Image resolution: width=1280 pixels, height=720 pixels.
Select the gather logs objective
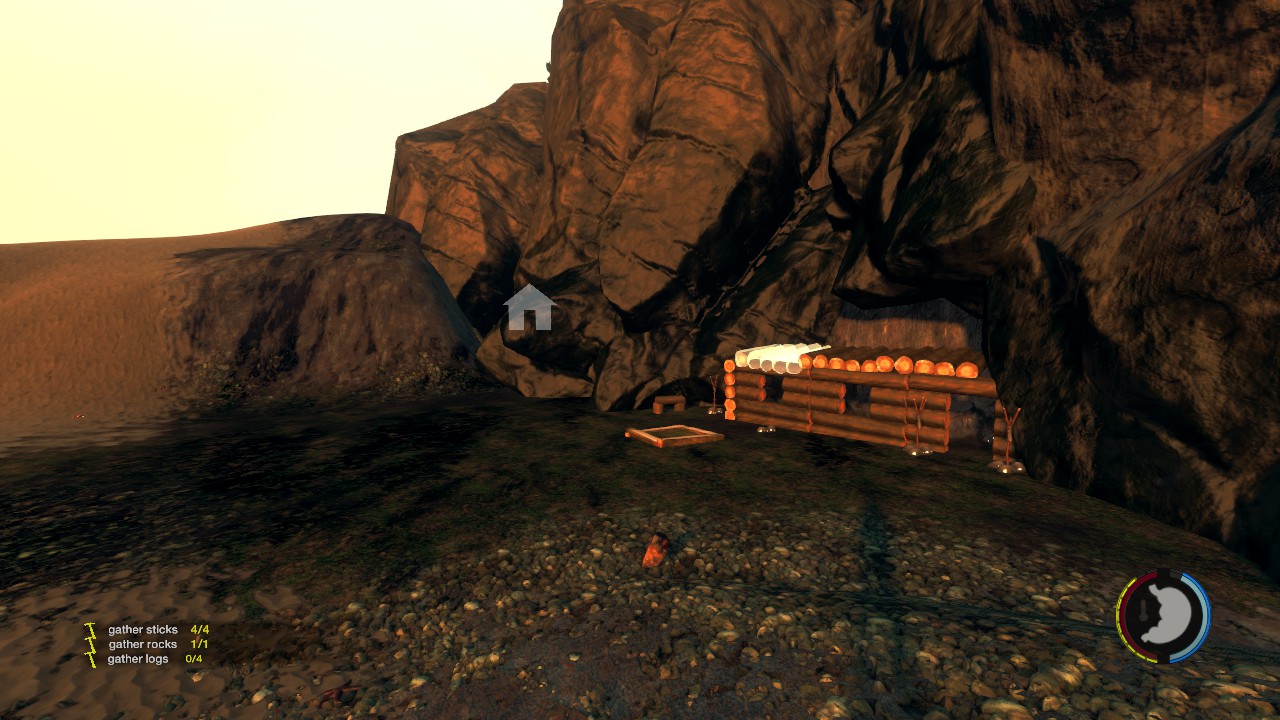tap(138, 660)
